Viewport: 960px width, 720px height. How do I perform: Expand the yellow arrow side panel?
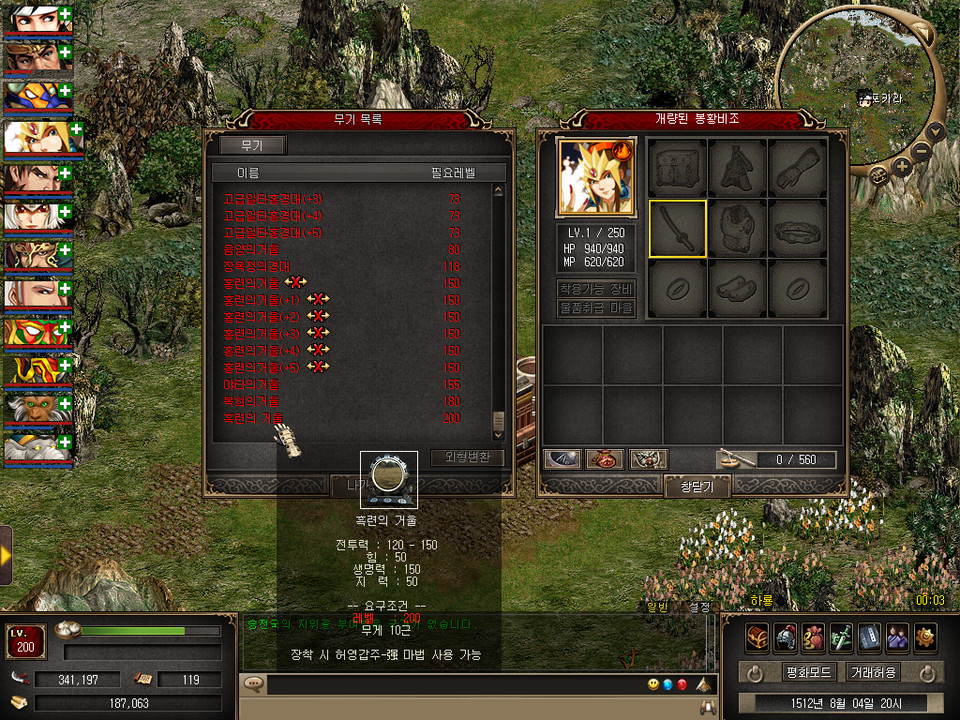click(x=6, y=554)
